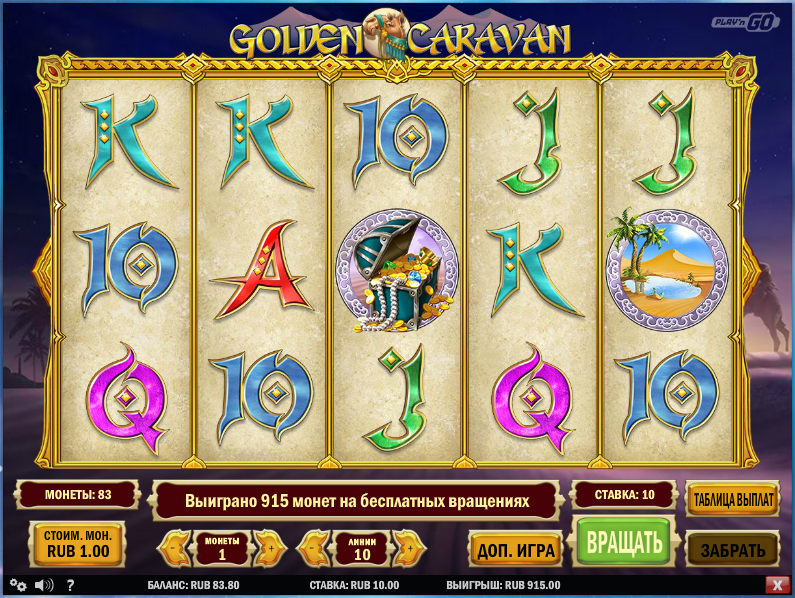Add more lines (ЛИНИИ)
Viewport: 795px width, 598px height.
pos(407,548)
